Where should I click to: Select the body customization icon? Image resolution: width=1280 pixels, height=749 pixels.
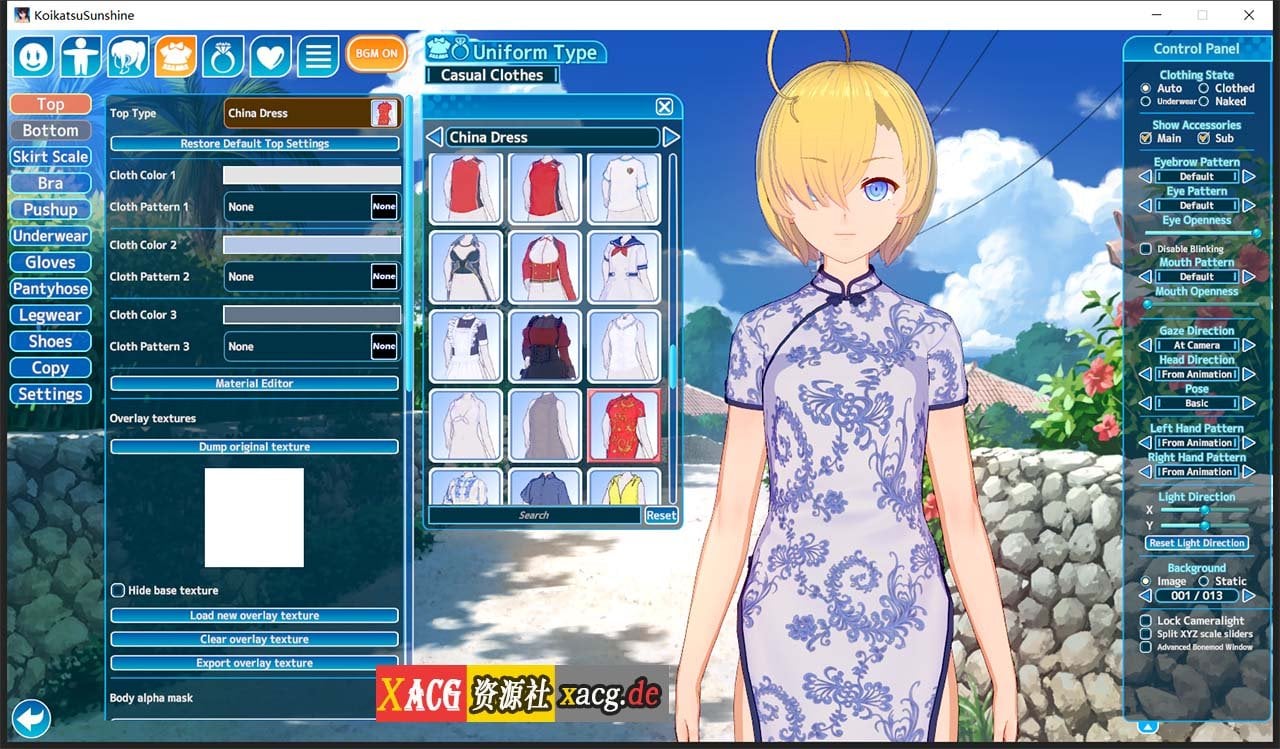pyautogui.click(x=81, y=56)
